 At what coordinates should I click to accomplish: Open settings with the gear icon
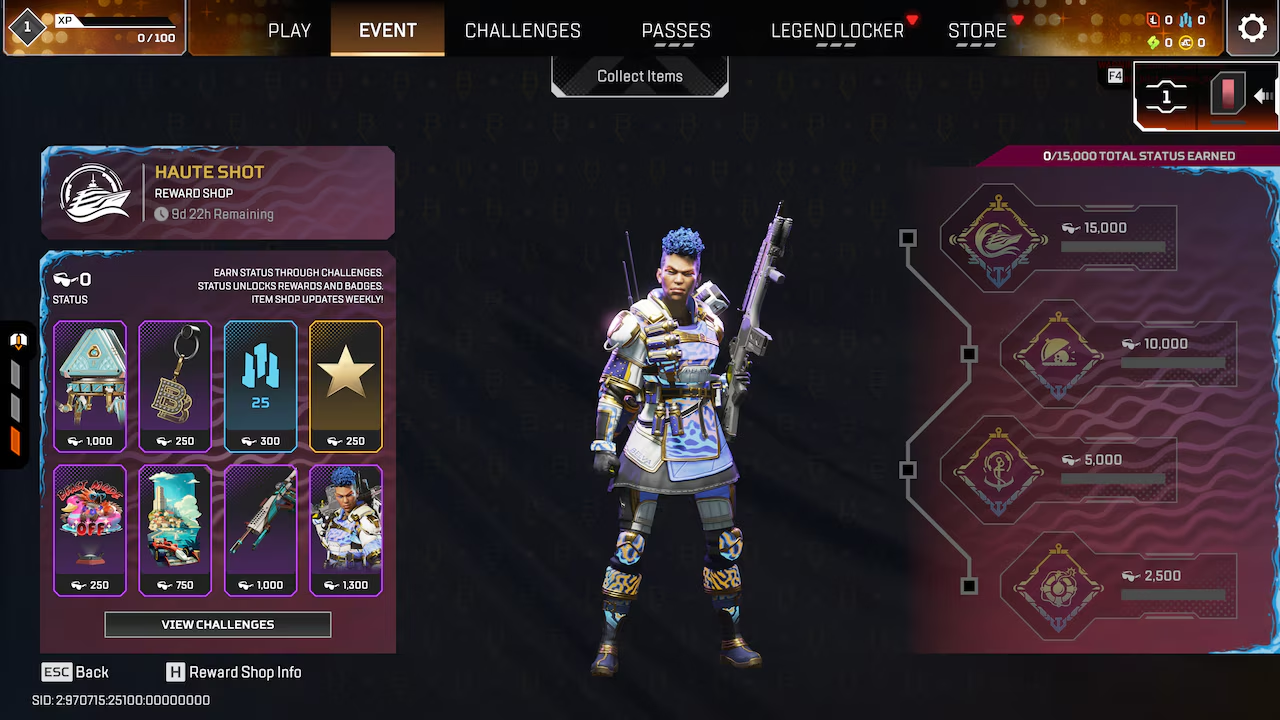click(x=1252, y=28)
